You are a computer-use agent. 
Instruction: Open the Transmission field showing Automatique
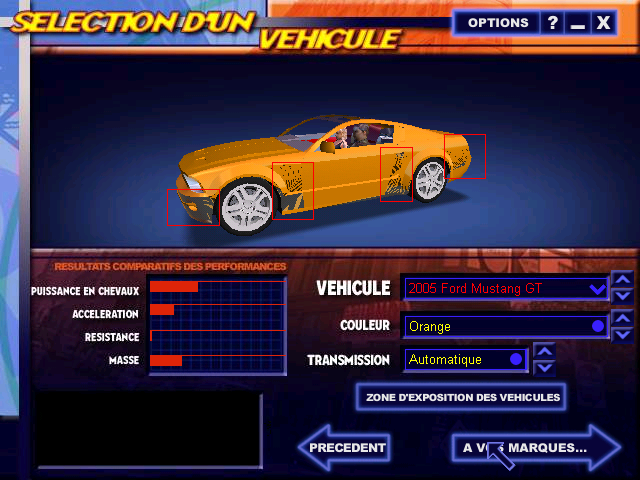[x=466, y=359]
